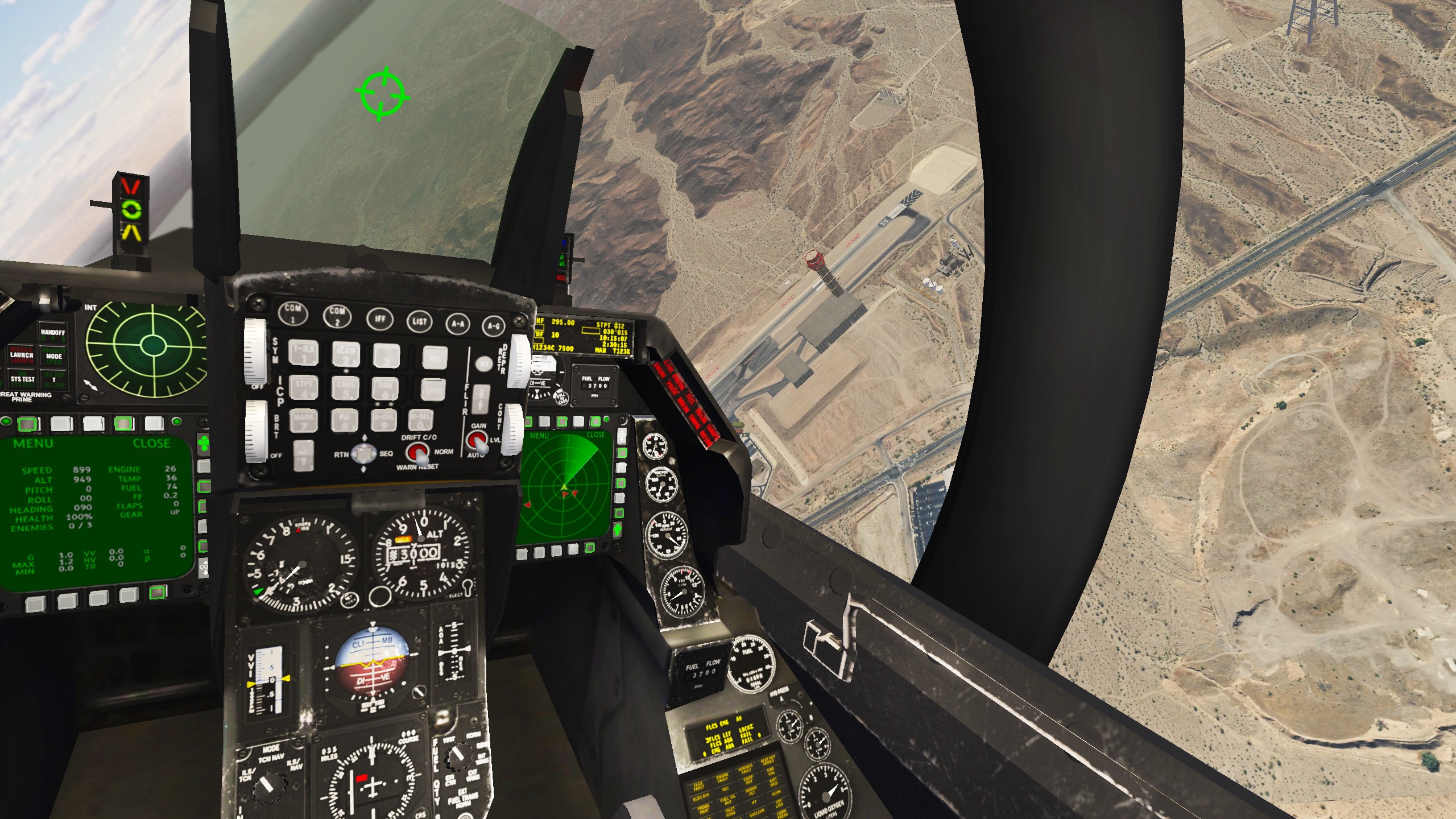Open MENU on the left flight-data display
Screen dimensions: 1456x819
(33, 443)
